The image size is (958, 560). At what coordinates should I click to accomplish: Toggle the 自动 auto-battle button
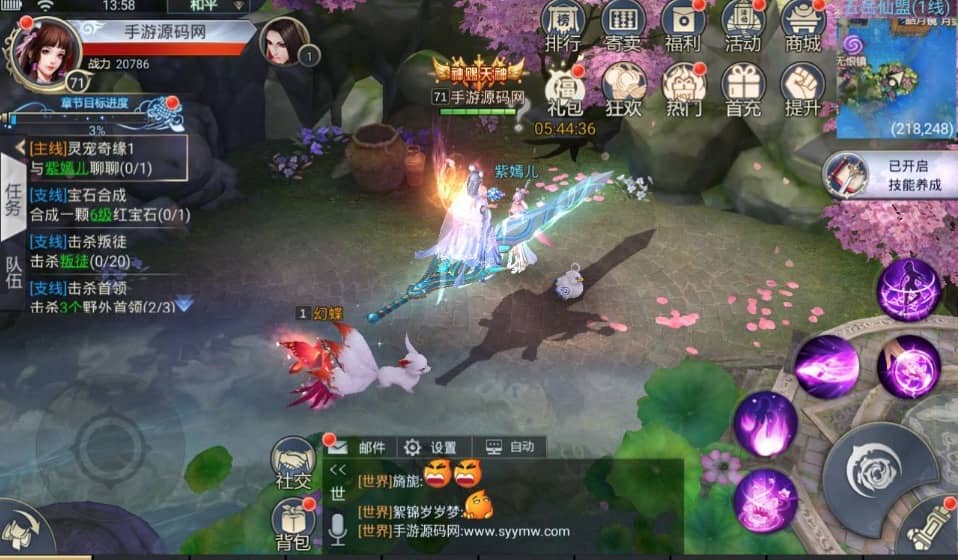pos(510,447)
